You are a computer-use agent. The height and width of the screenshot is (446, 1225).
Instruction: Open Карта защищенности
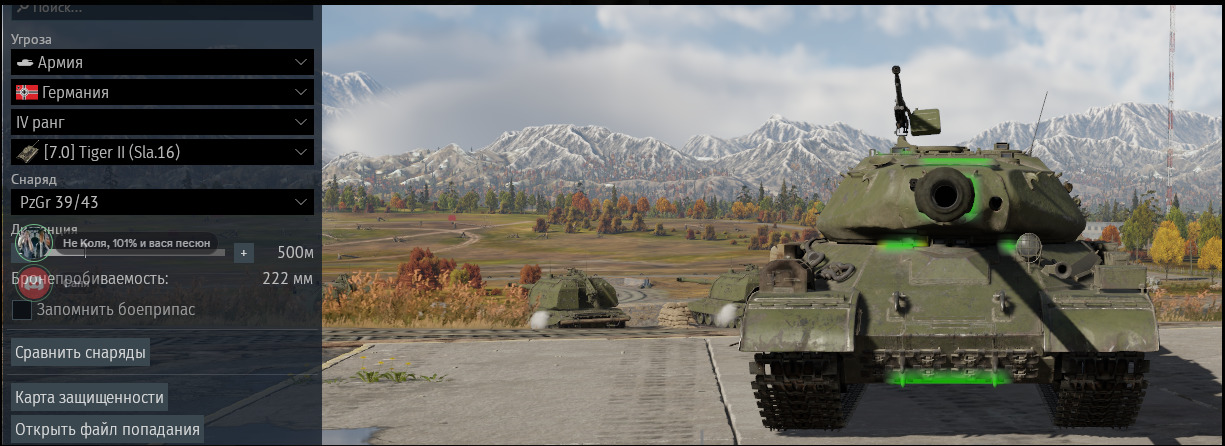(x=89, y=397)
